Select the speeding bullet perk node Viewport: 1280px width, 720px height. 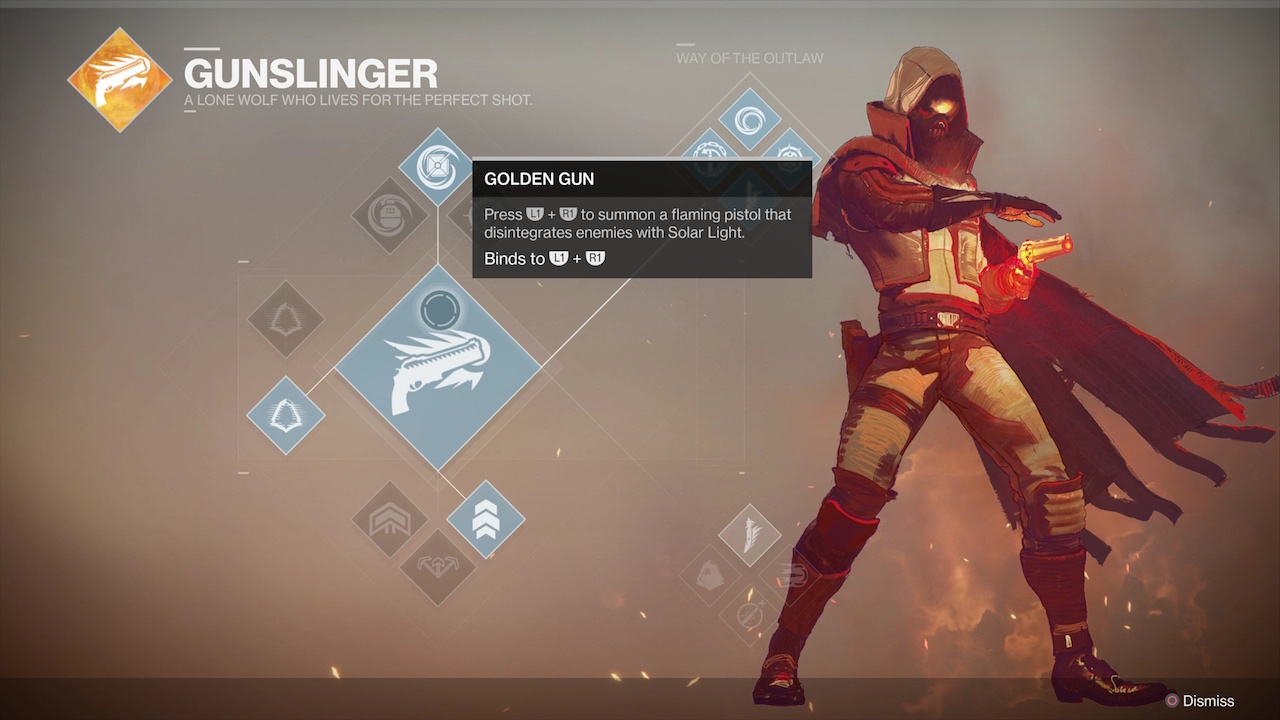coord(789,575)
